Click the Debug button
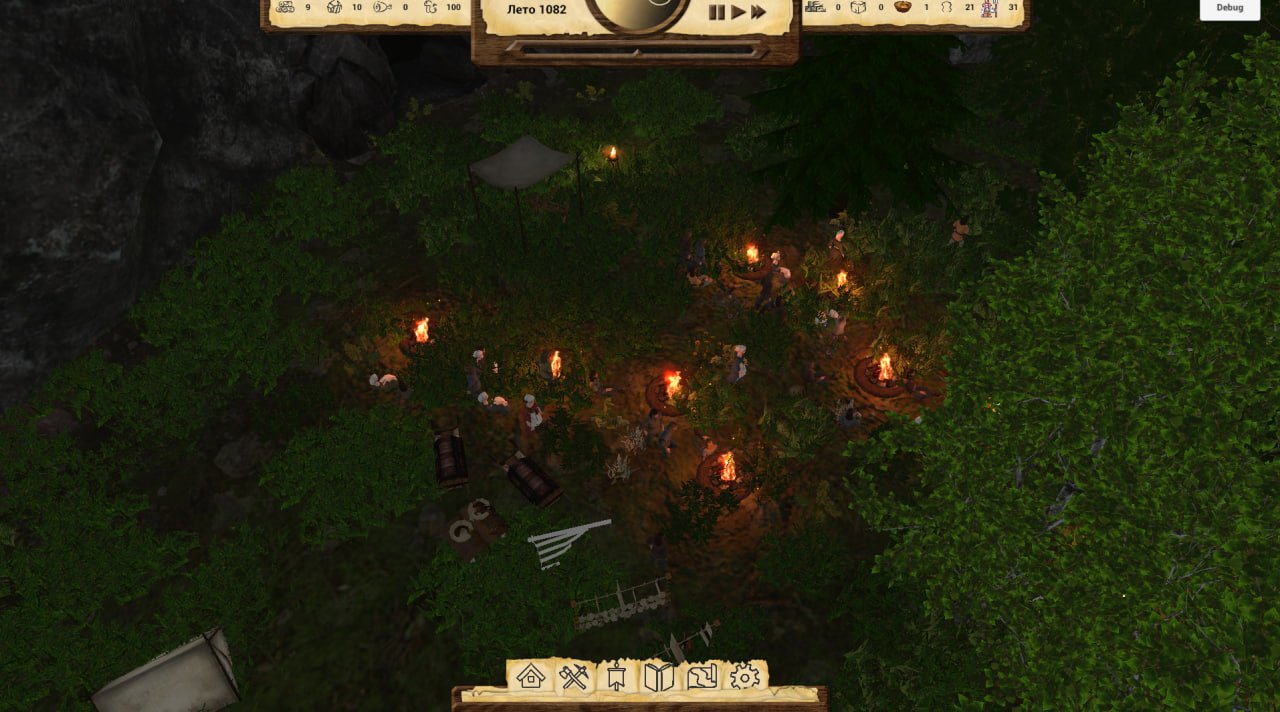 (x=1230, y=8)
